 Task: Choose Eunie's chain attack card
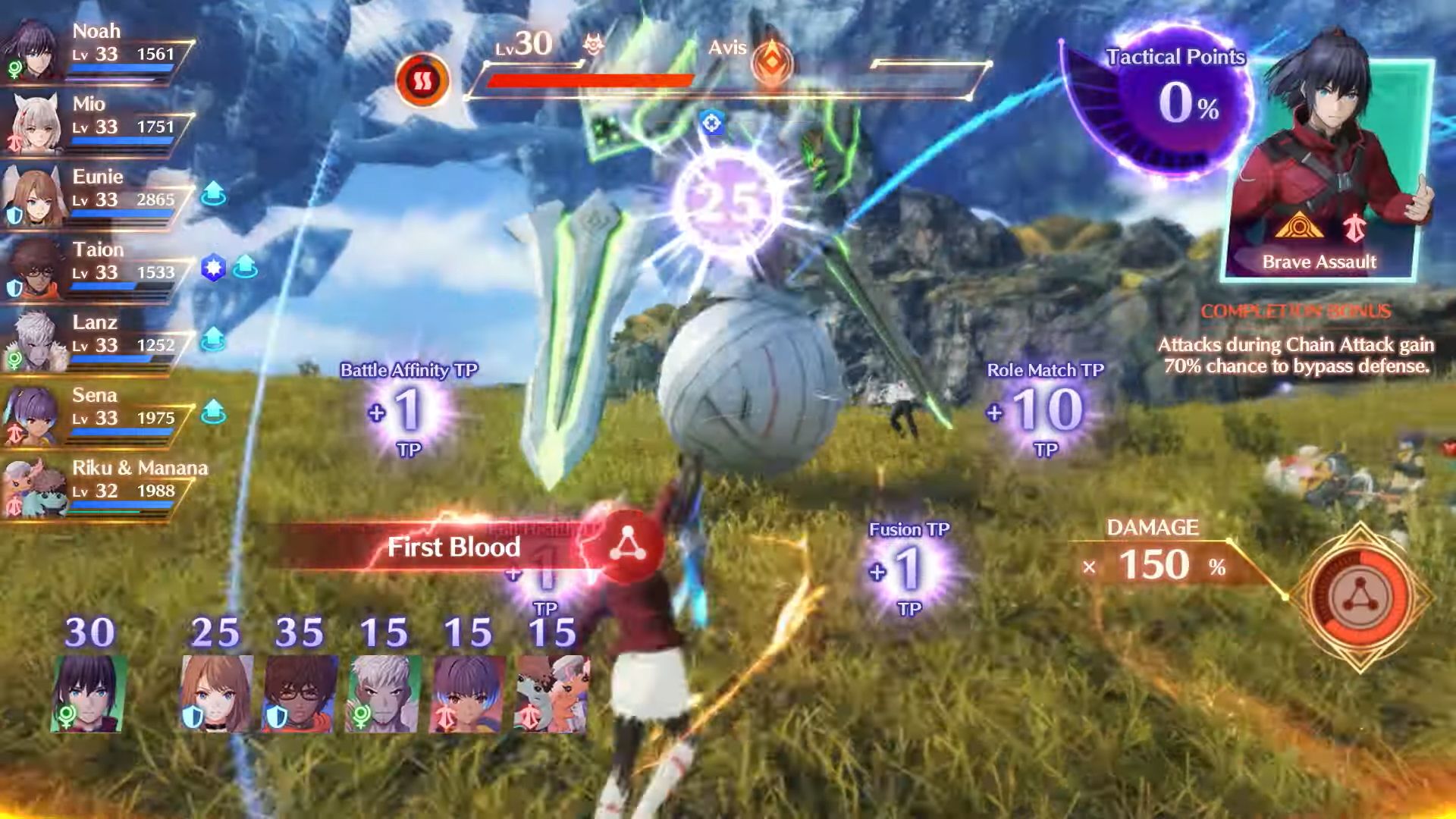[217, 692]
